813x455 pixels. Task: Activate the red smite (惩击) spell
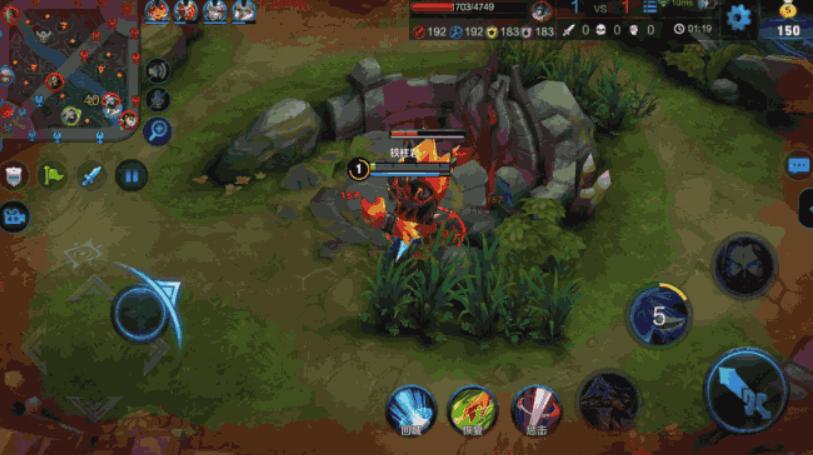point(537,410)
